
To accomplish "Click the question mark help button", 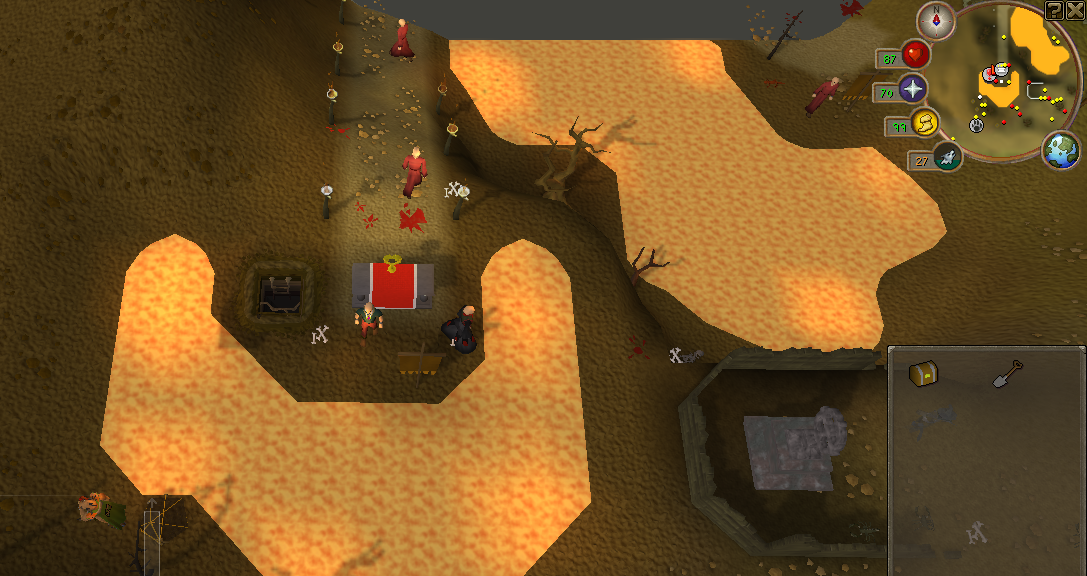I will [1054, 10].
